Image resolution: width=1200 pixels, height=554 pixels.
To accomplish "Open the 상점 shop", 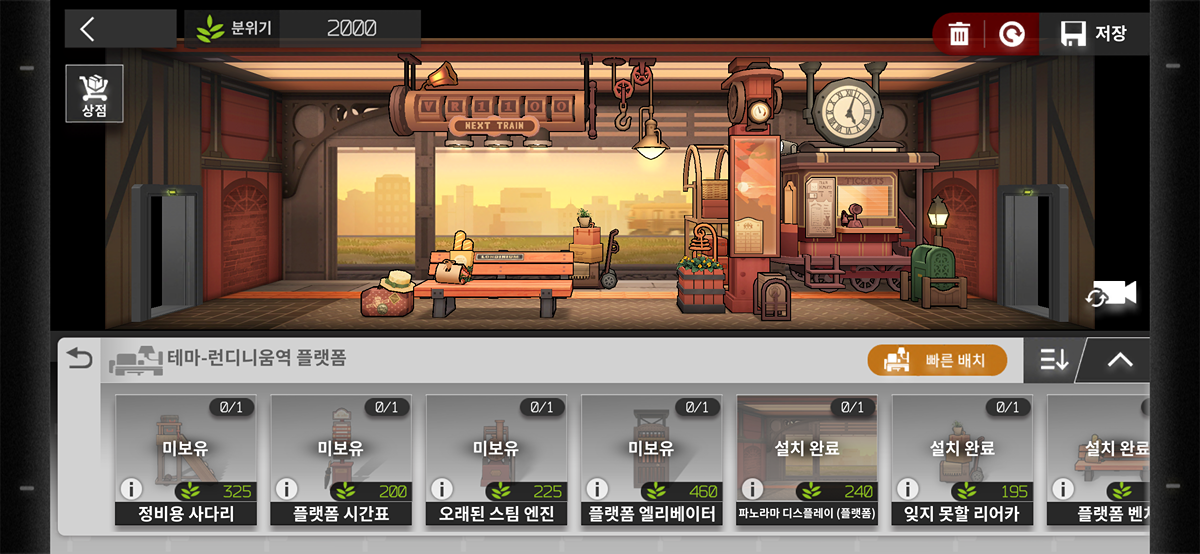I will (94, 94).
